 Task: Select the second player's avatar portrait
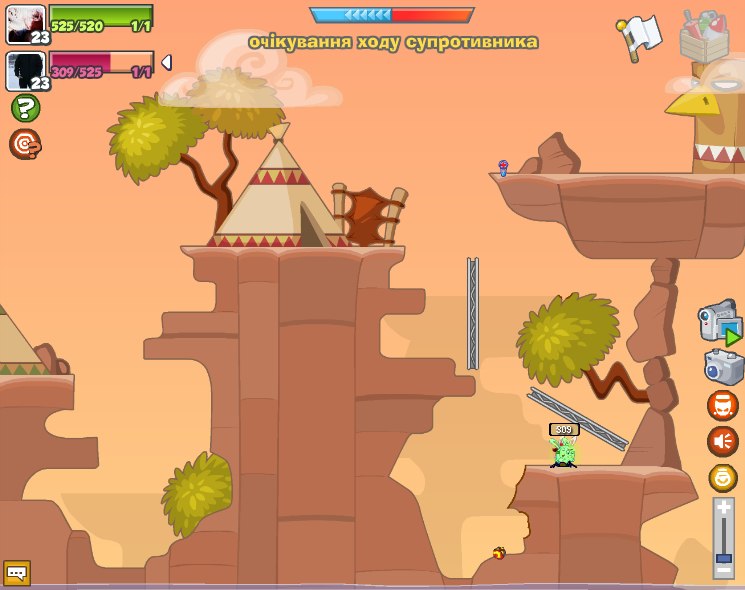25,71
